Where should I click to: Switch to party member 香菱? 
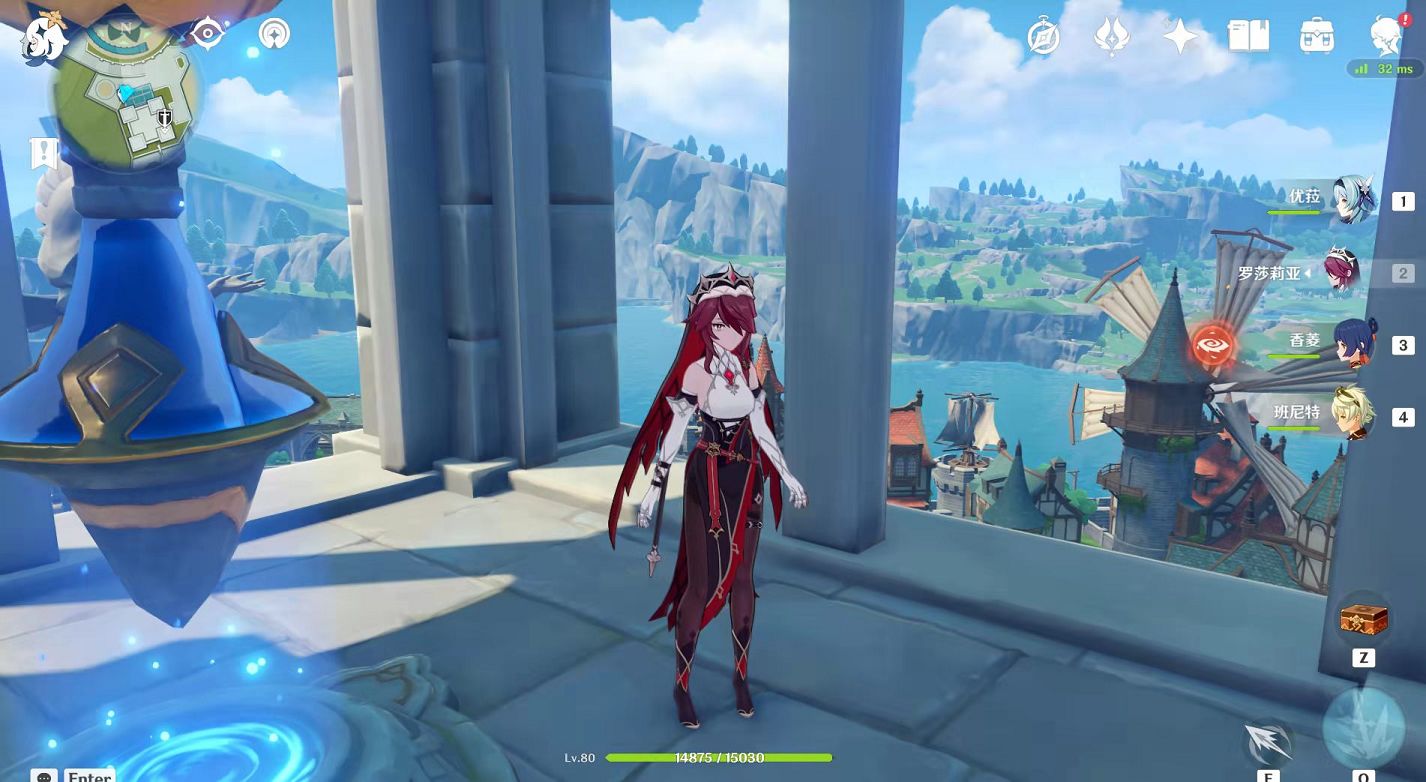[x=1352, y=343]
